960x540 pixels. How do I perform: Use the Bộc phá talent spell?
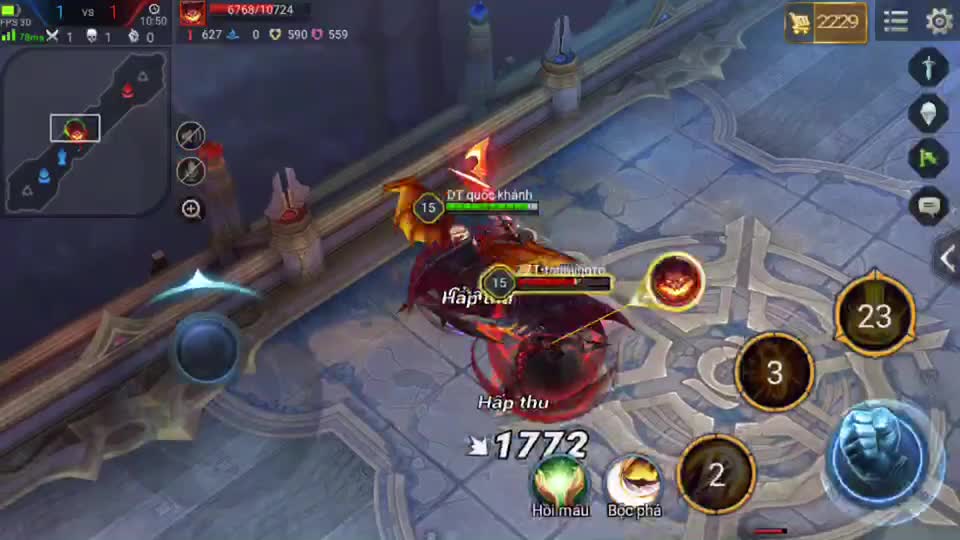[634, 480]
